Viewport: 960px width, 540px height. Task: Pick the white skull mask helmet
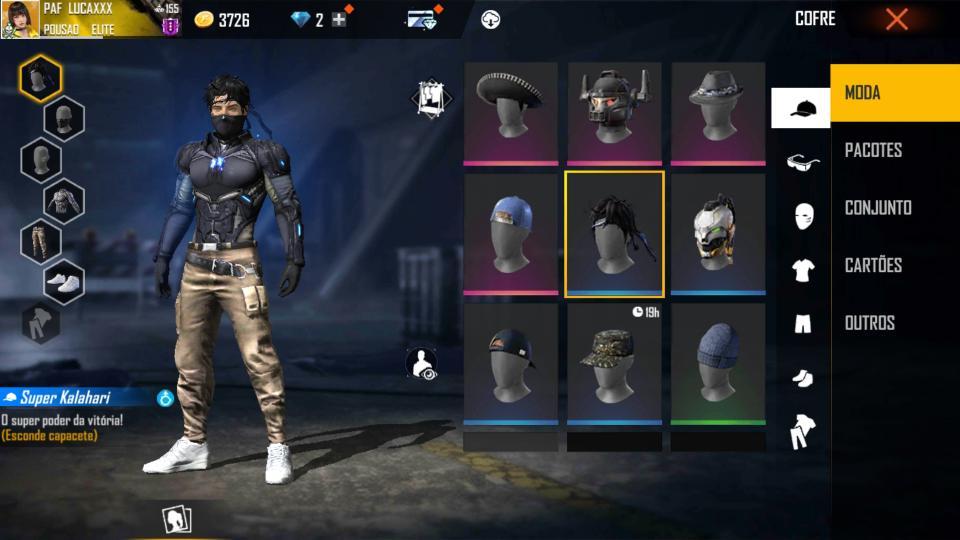[x=717, y=234]
